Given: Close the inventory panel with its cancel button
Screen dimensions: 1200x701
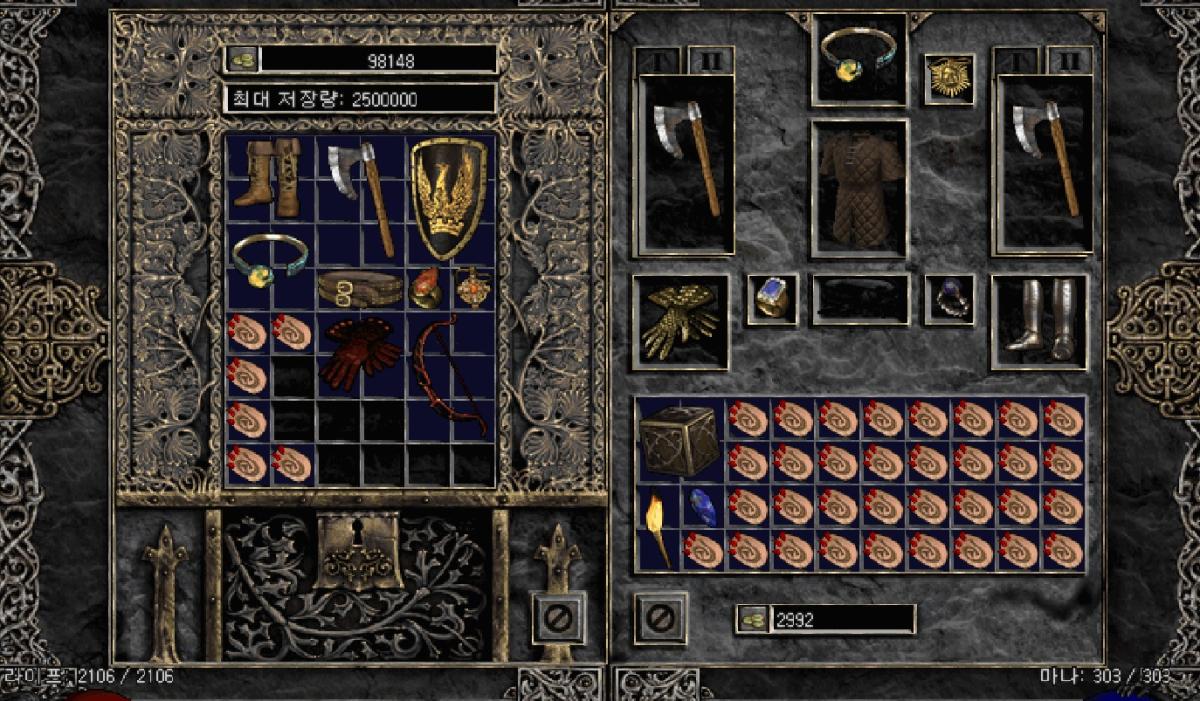Looking at the screenshot, I should [x=660, y=618].
